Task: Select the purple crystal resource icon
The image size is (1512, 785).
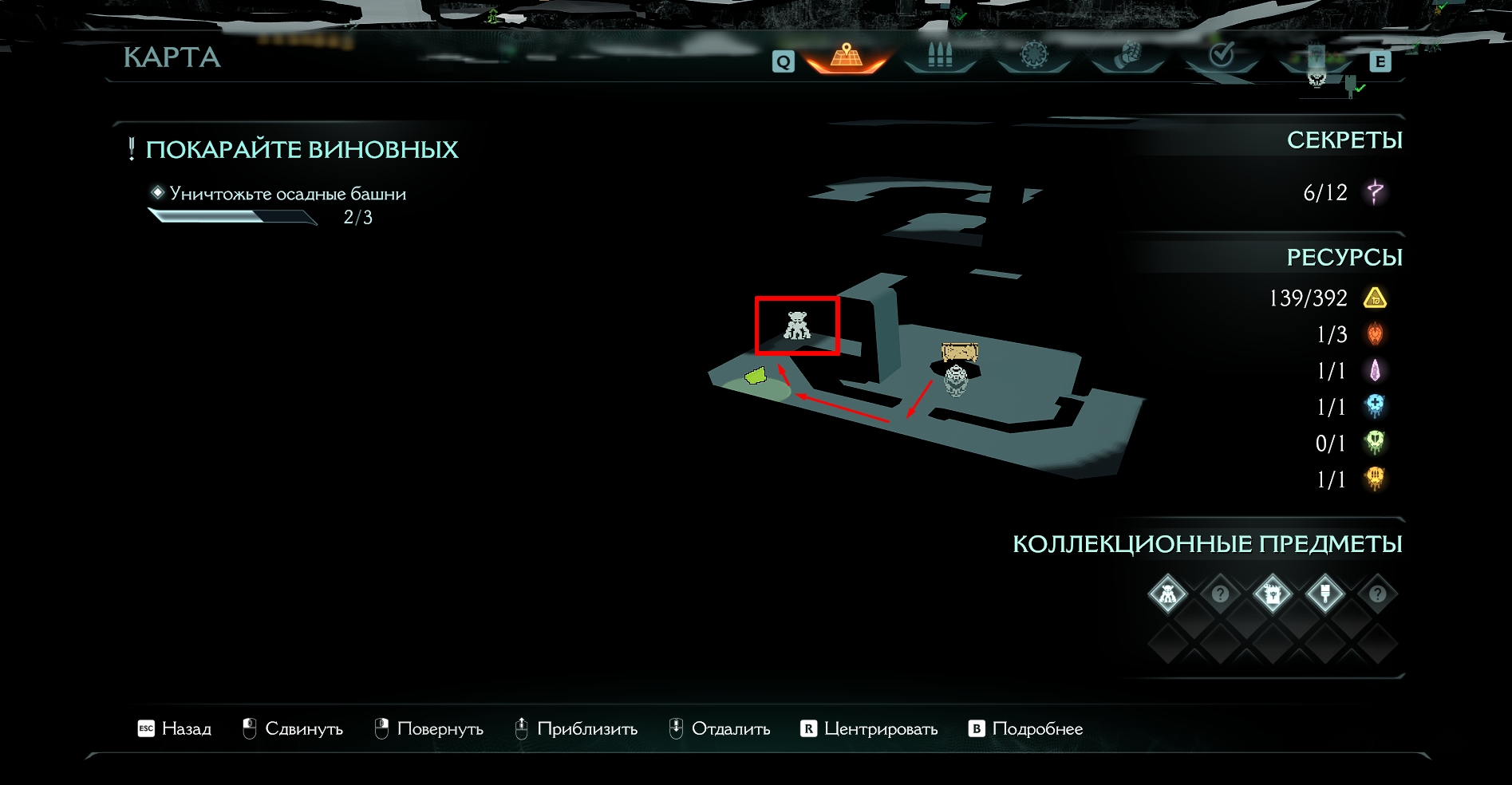Action: (1375, 371)
